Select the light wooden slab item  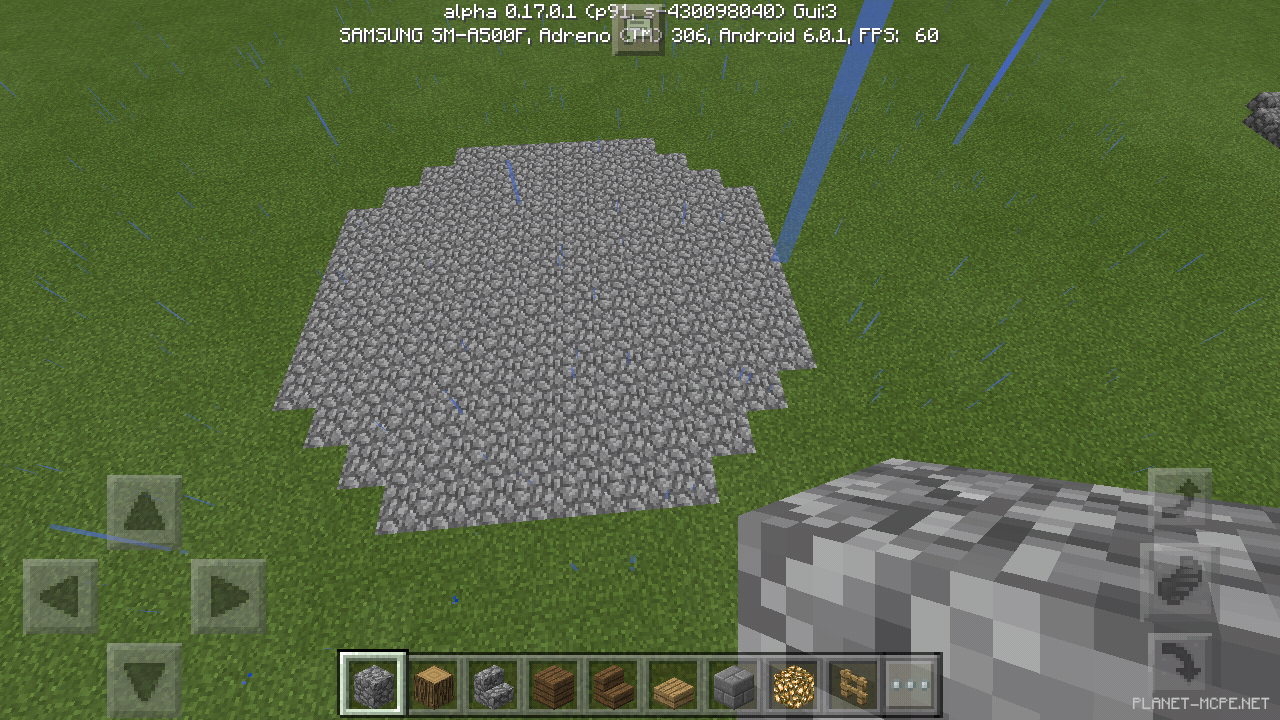[x=672, y=683]
